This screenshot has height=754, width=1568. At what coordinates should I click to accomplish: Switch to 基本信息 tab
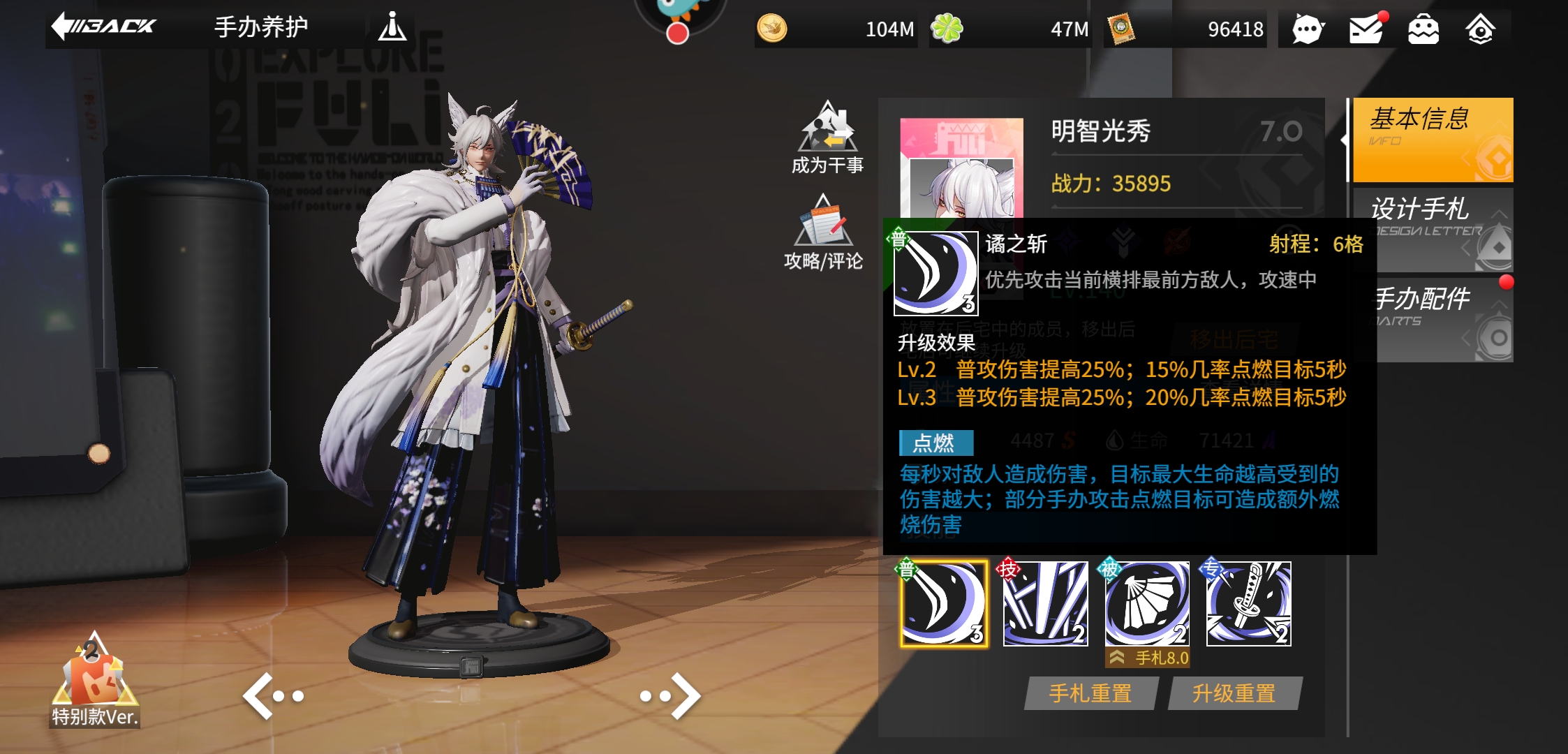click(x=1433, y=140)
